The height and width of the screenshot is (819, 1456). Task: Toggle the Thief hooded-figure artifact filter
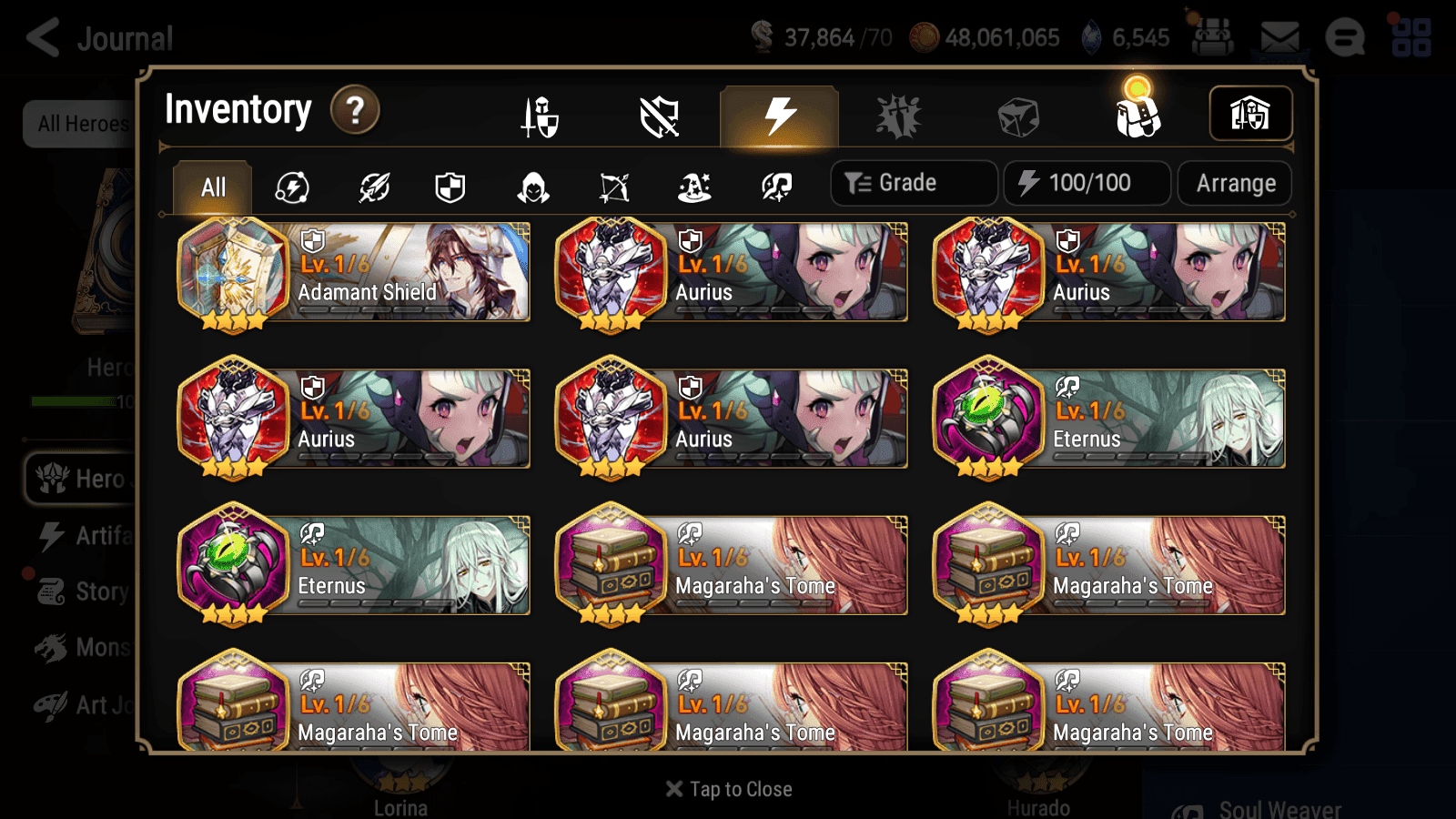(532, 187)
